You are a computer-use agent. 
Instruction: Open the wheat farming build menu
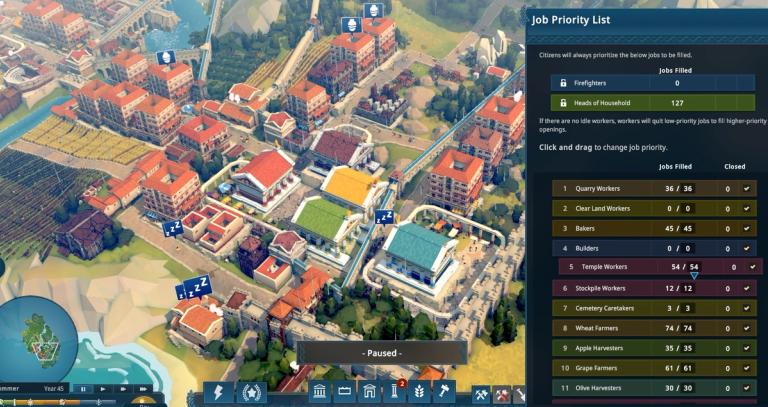419,393
